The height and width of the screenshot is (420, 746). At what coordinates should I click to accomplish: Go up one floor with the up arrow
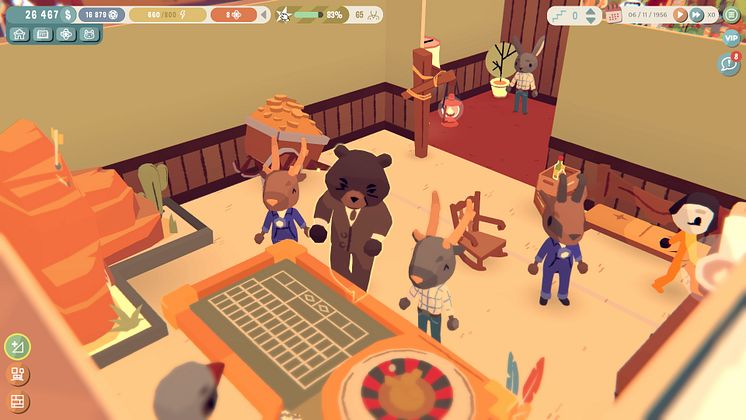point(590,11)
